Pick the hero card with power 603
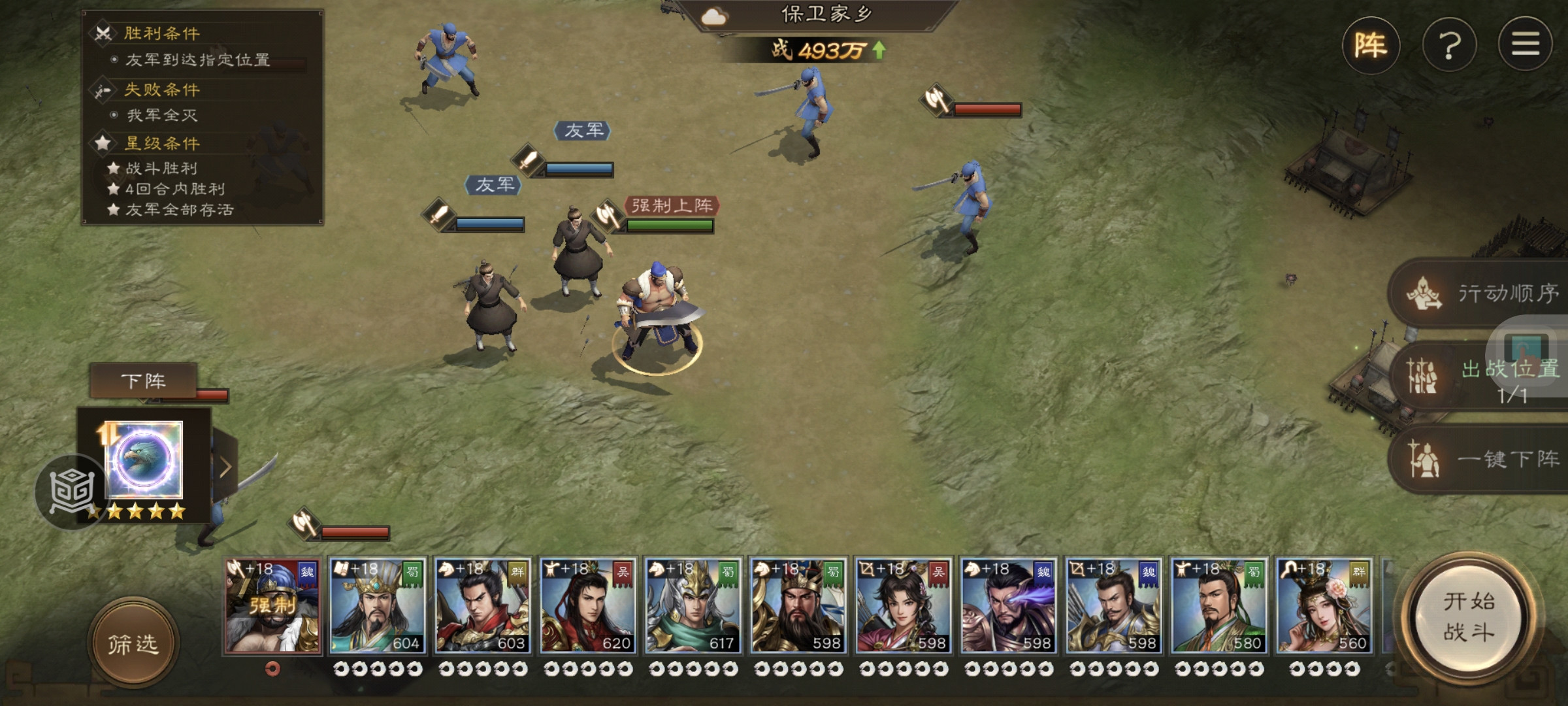This screenshot has width=1568, height=706. click(x=483, y=605)
